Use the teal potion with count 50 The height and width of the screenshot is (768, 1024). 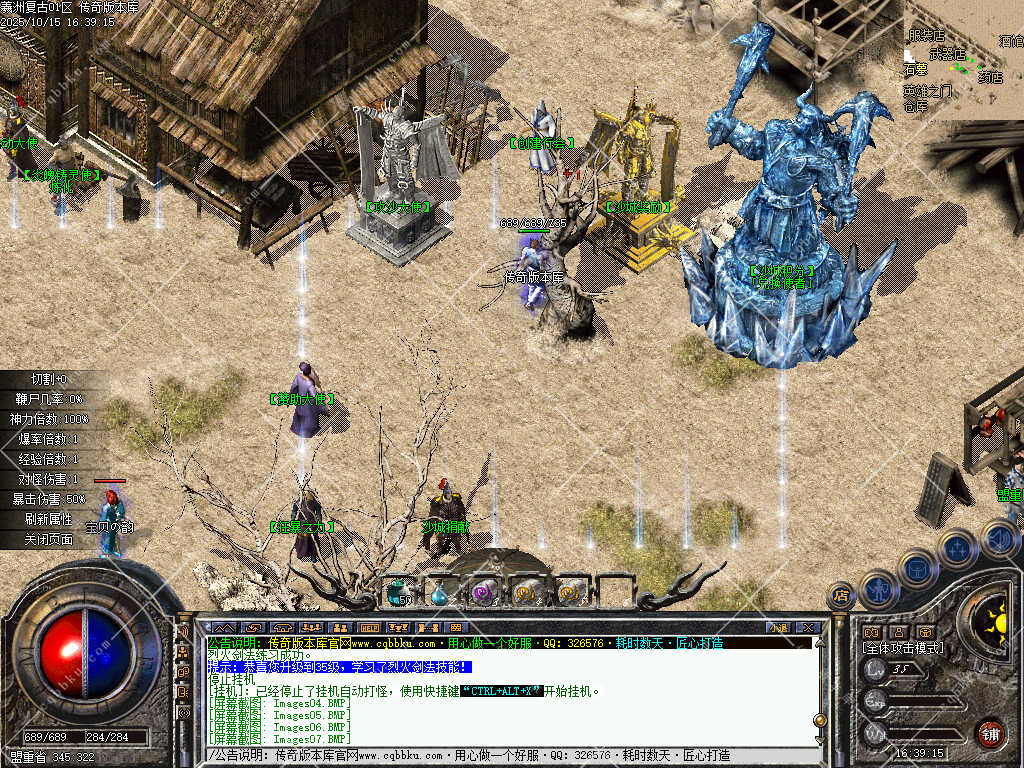coord(400,592)
